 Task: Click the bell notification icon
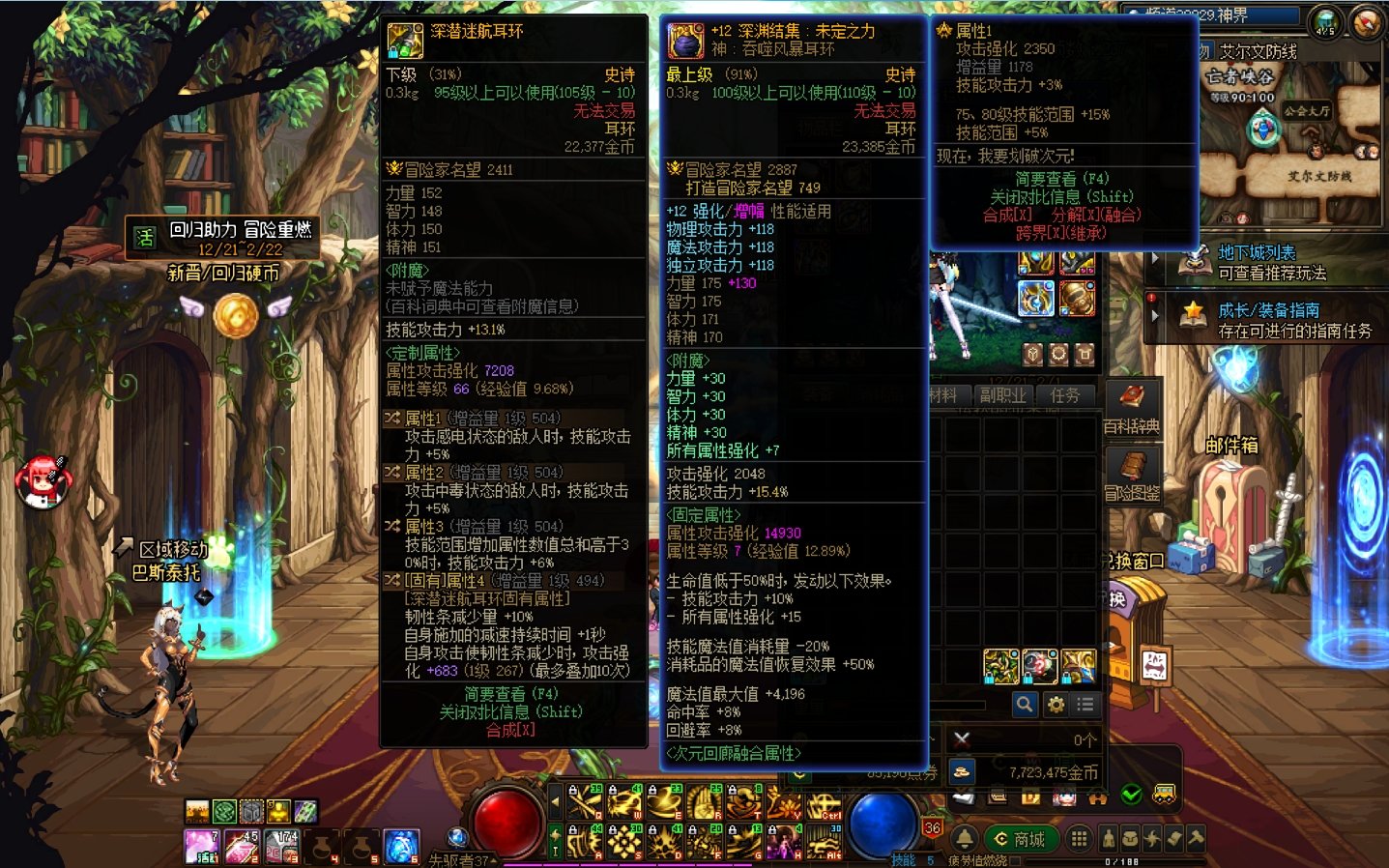tap(966, 837)
